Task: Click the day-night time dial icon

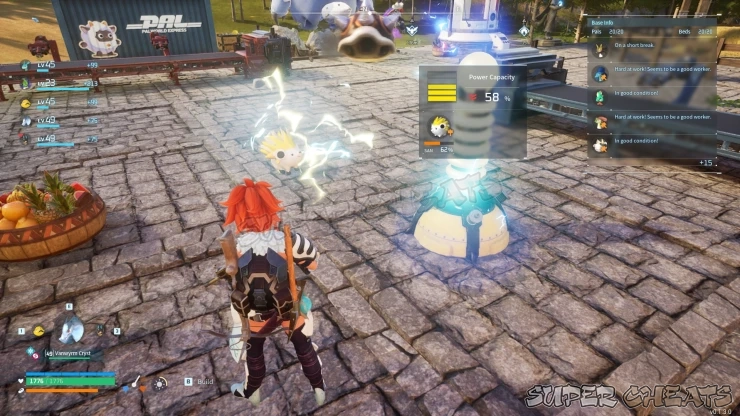Action: coord(160,383)
